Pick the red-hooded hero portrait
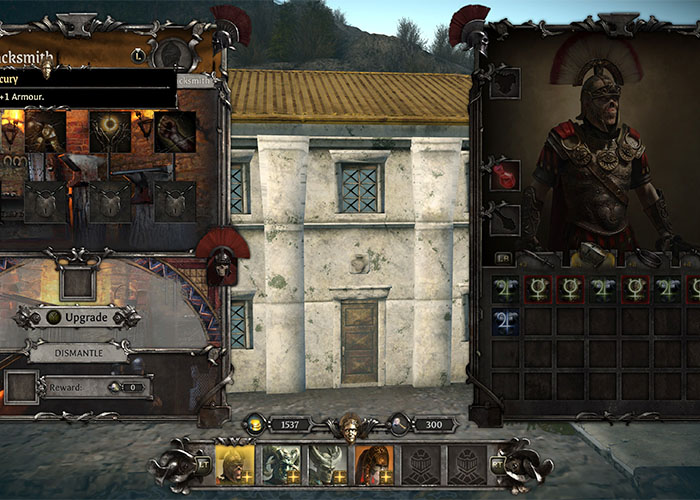 [x=373, y=464]
